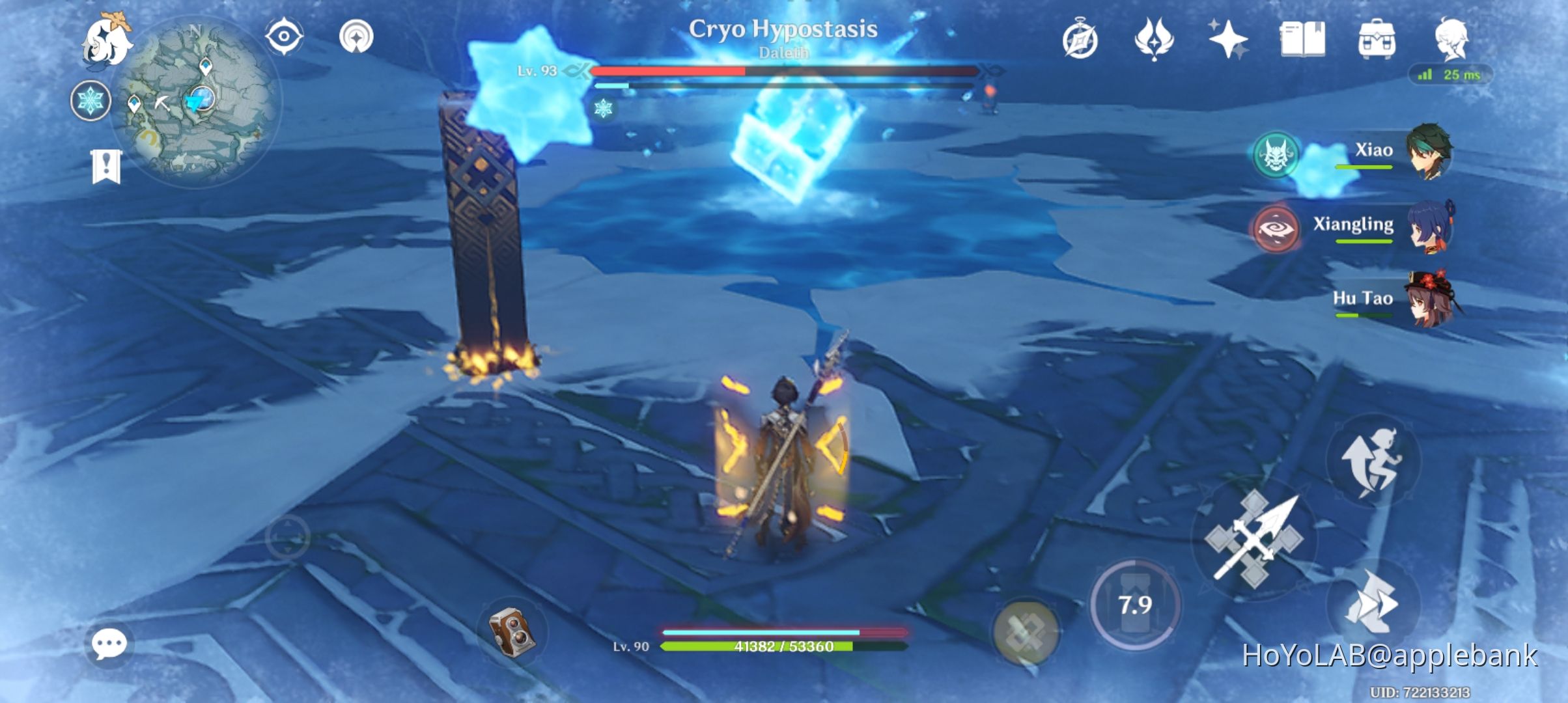Screen dimensions: 1568x703
Task: Open the Wish menu star icon
Action: click(x=1227, y=39)
